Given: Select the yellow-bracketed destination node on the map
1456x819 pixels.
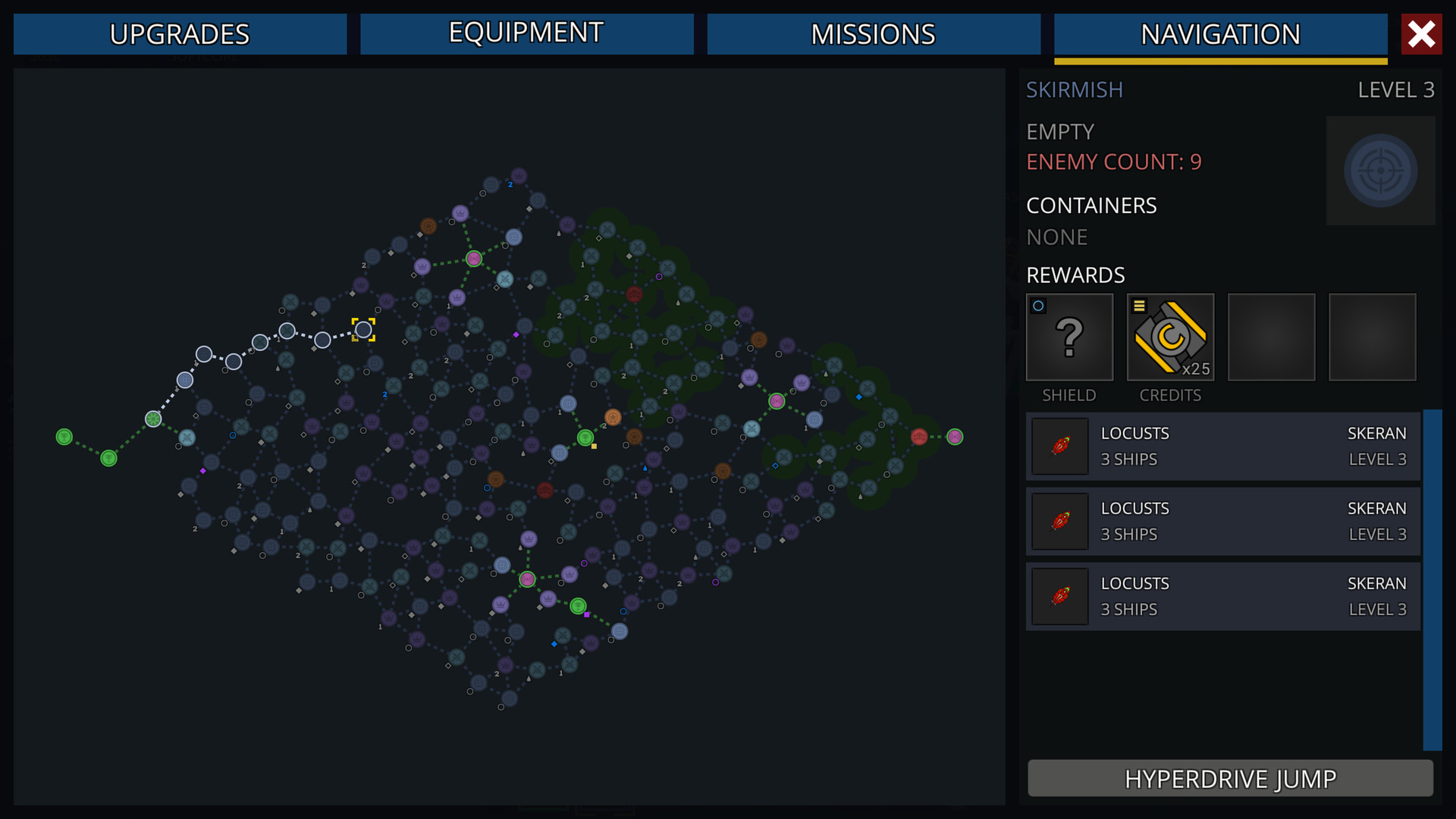Looking at the screenshot, I should coord(366,329).
